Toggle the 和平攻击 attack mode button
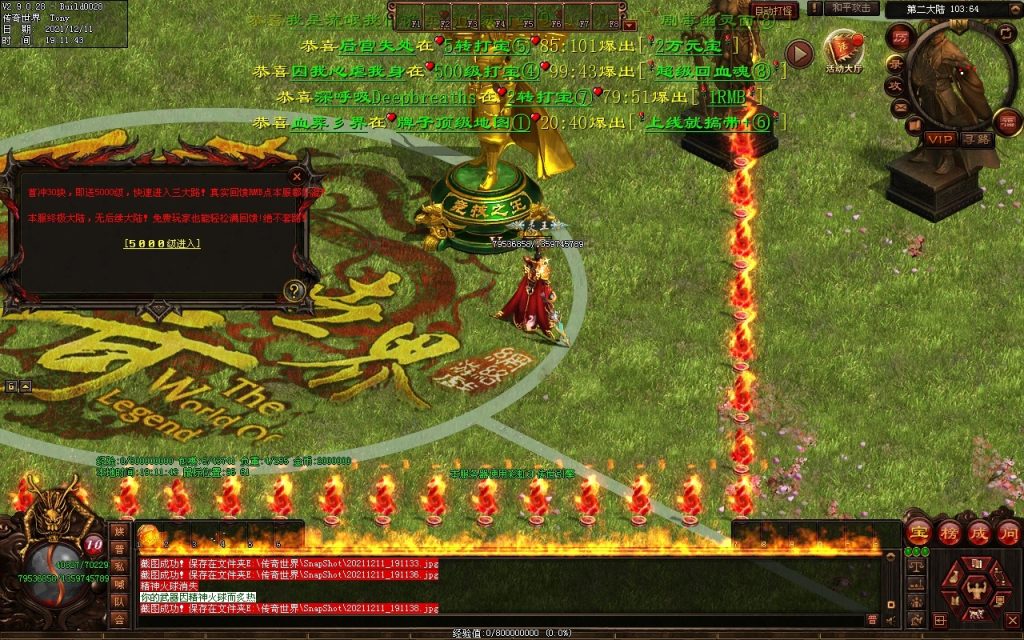 [x=851, y=8]
